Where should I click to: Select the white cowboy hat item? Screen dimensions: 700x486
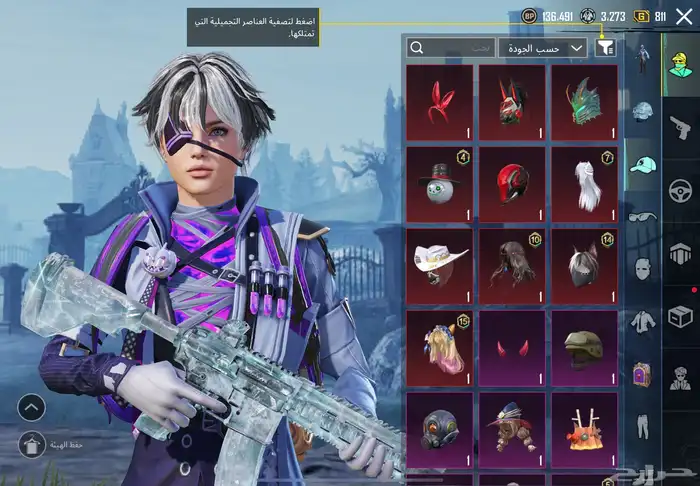click(440, 267)
